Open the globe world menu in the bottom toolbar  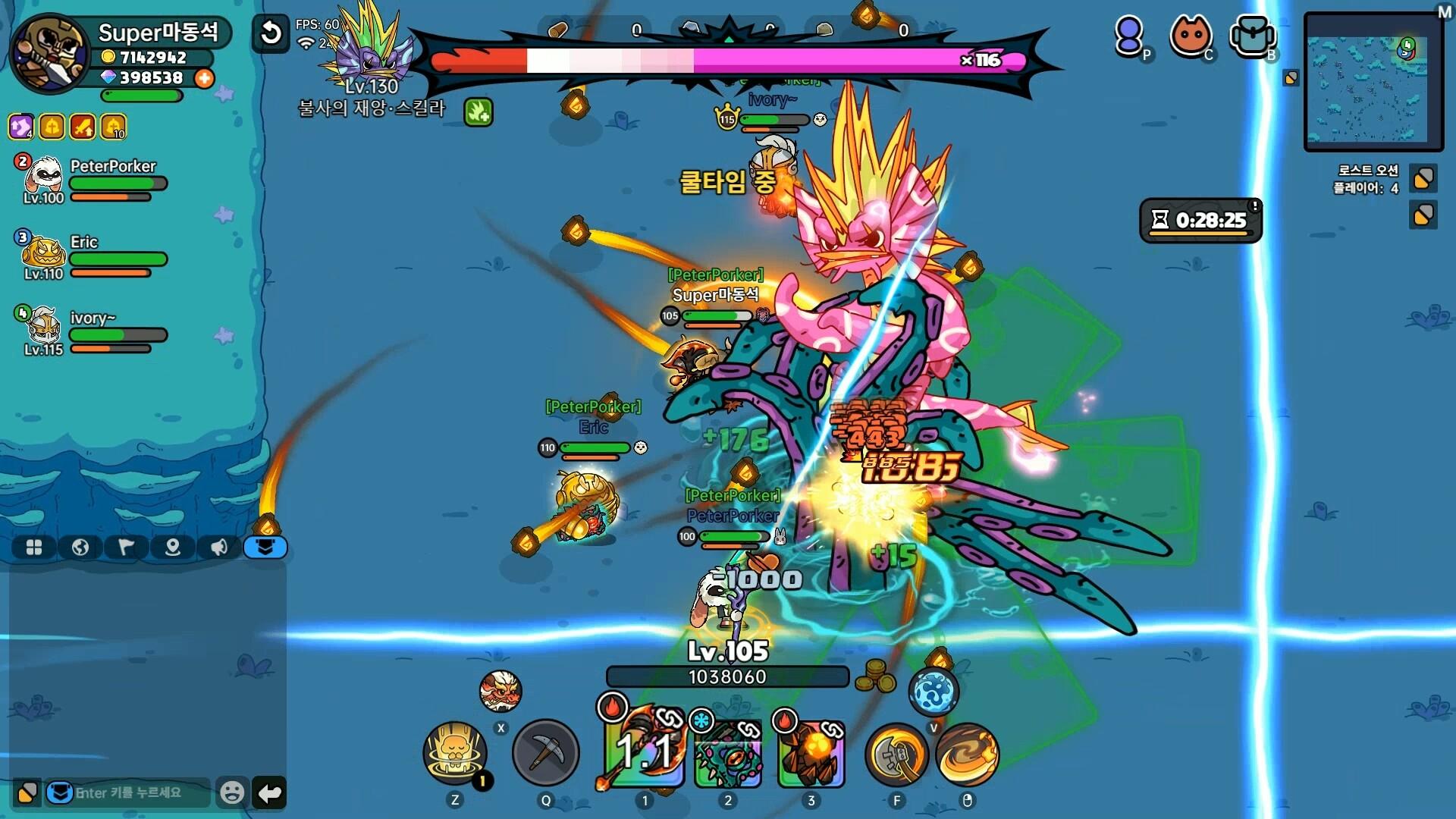click(80, 548)
